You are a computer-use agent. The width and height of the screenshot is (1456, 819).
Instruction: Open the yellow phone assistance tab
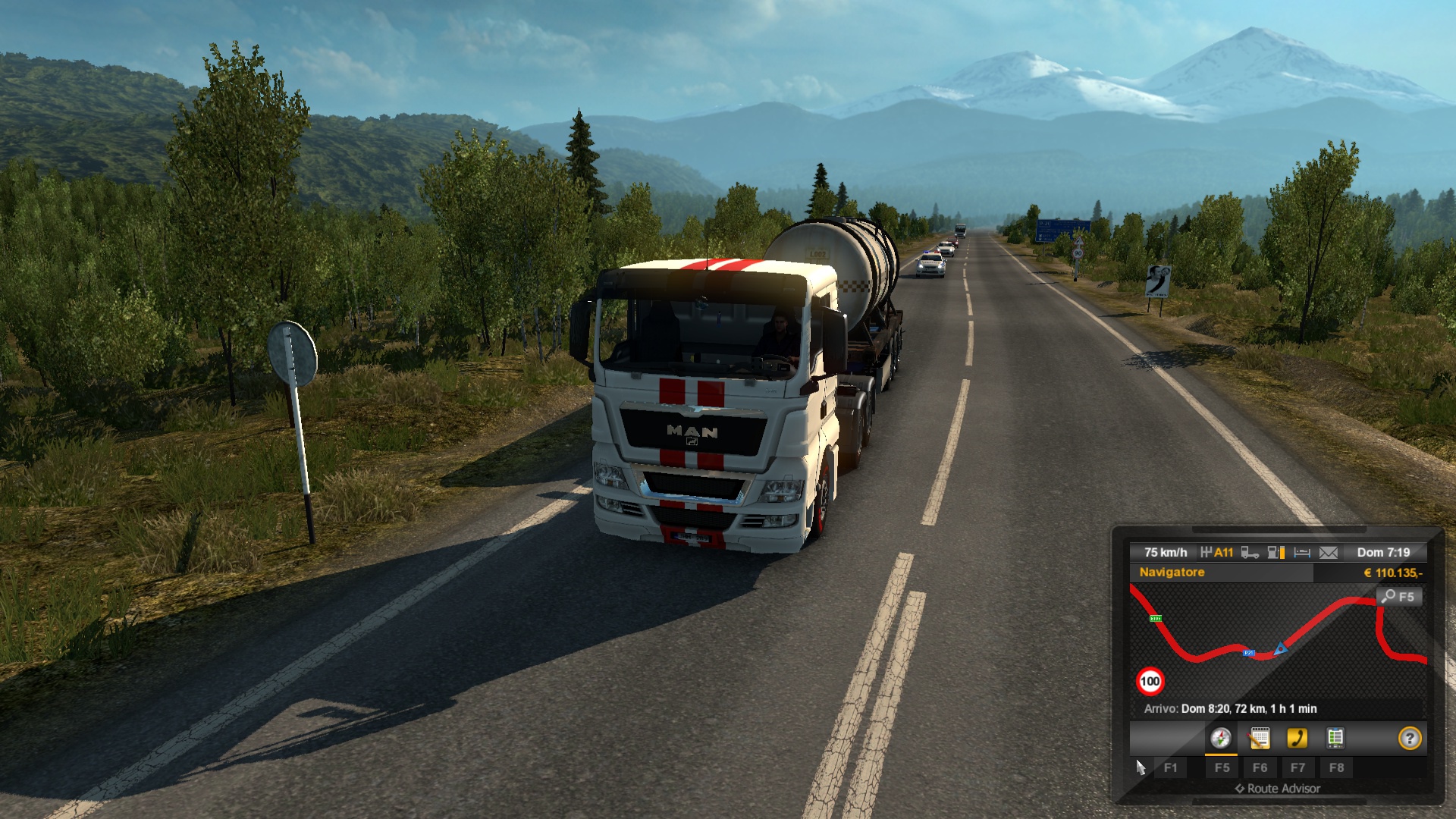[x=1298, y=738]
